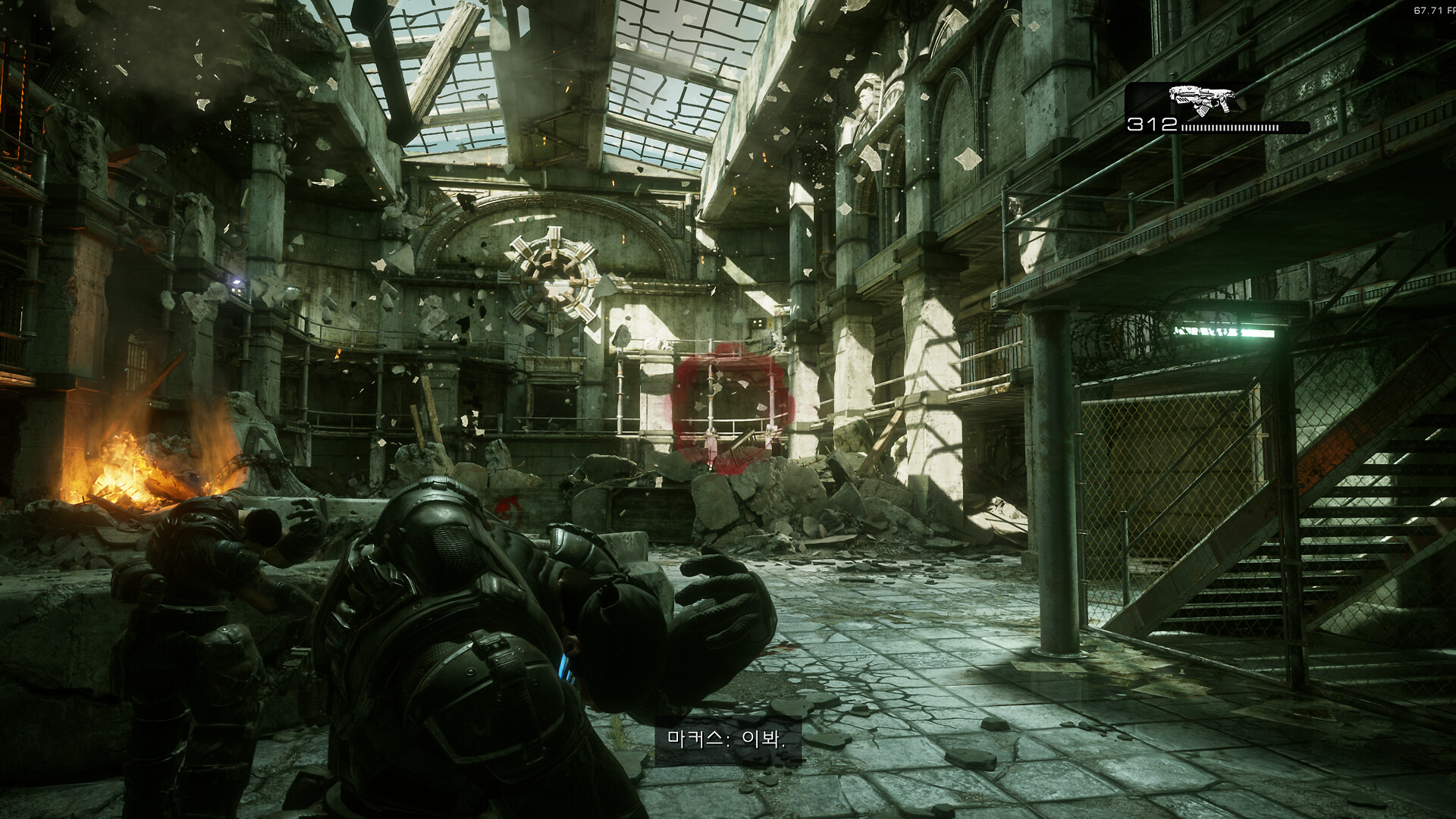Select the Lancer rifle weapon icon

coord(1200,100)
